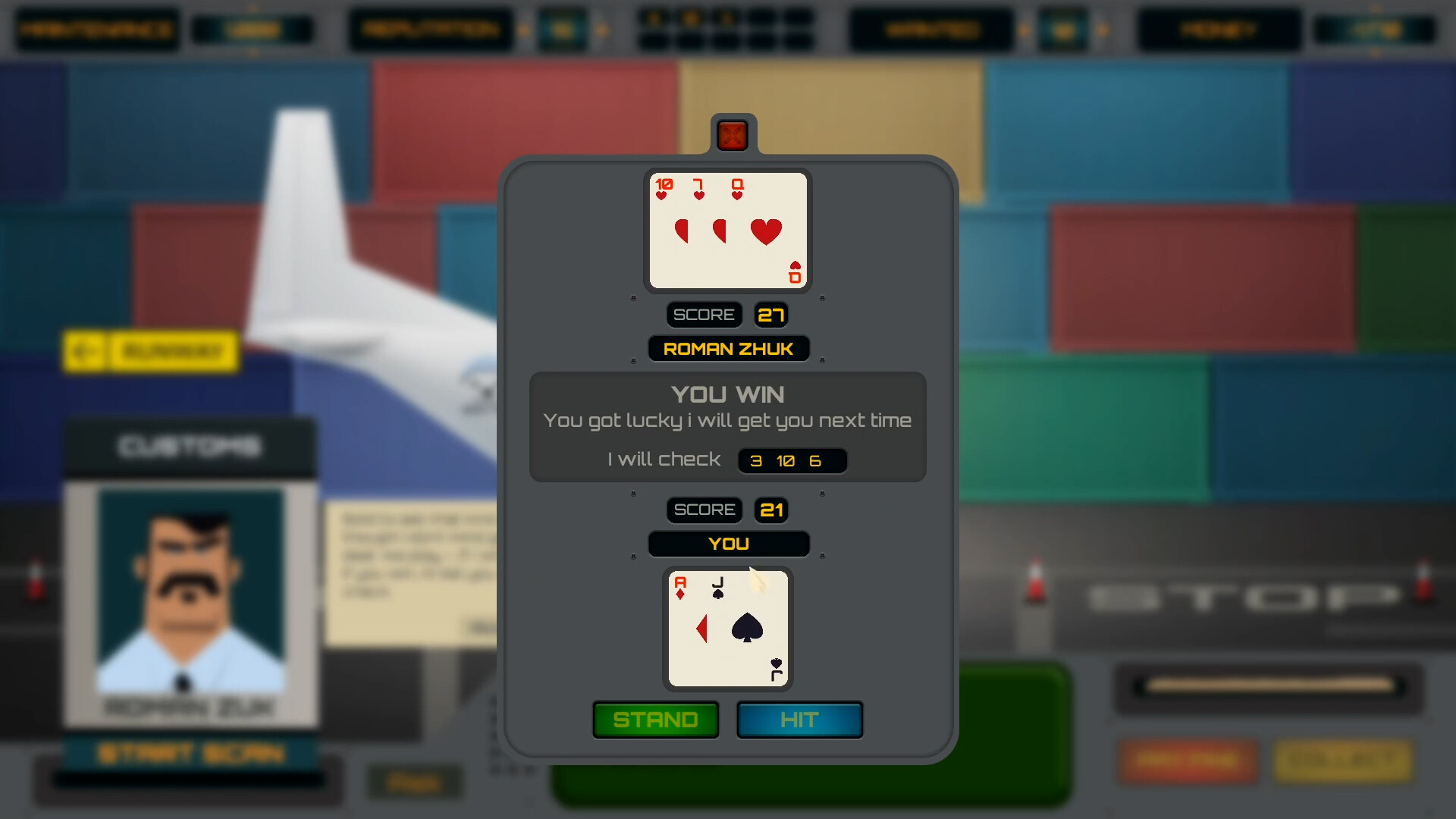Image resolution: width=1456 pixels, height=819 pixels.
Task: Click your SCORE 21 indicator
Action: [x=726, y=510]
